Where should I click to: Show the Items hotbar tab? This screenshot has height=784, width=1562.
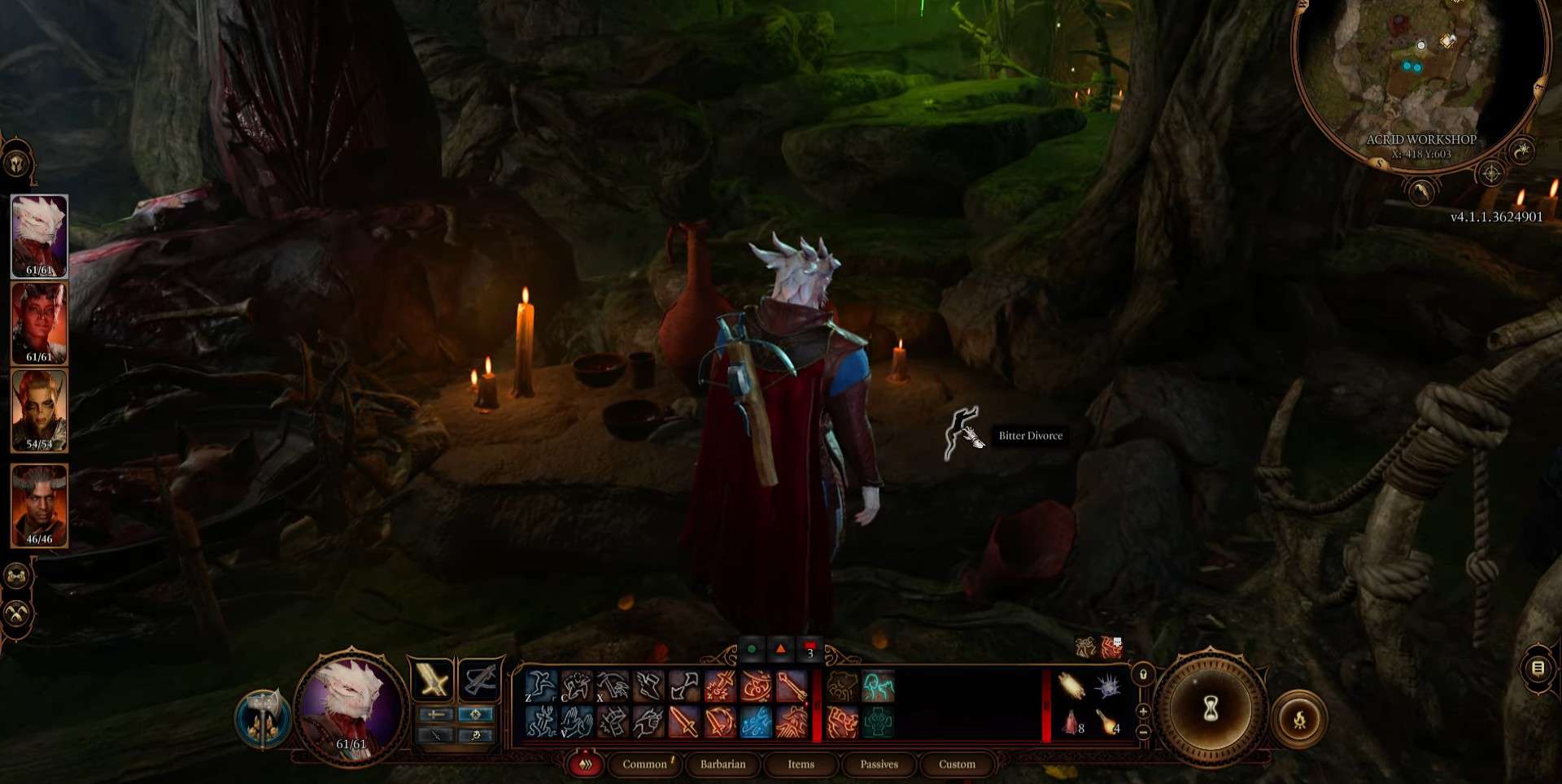point(801,764)
